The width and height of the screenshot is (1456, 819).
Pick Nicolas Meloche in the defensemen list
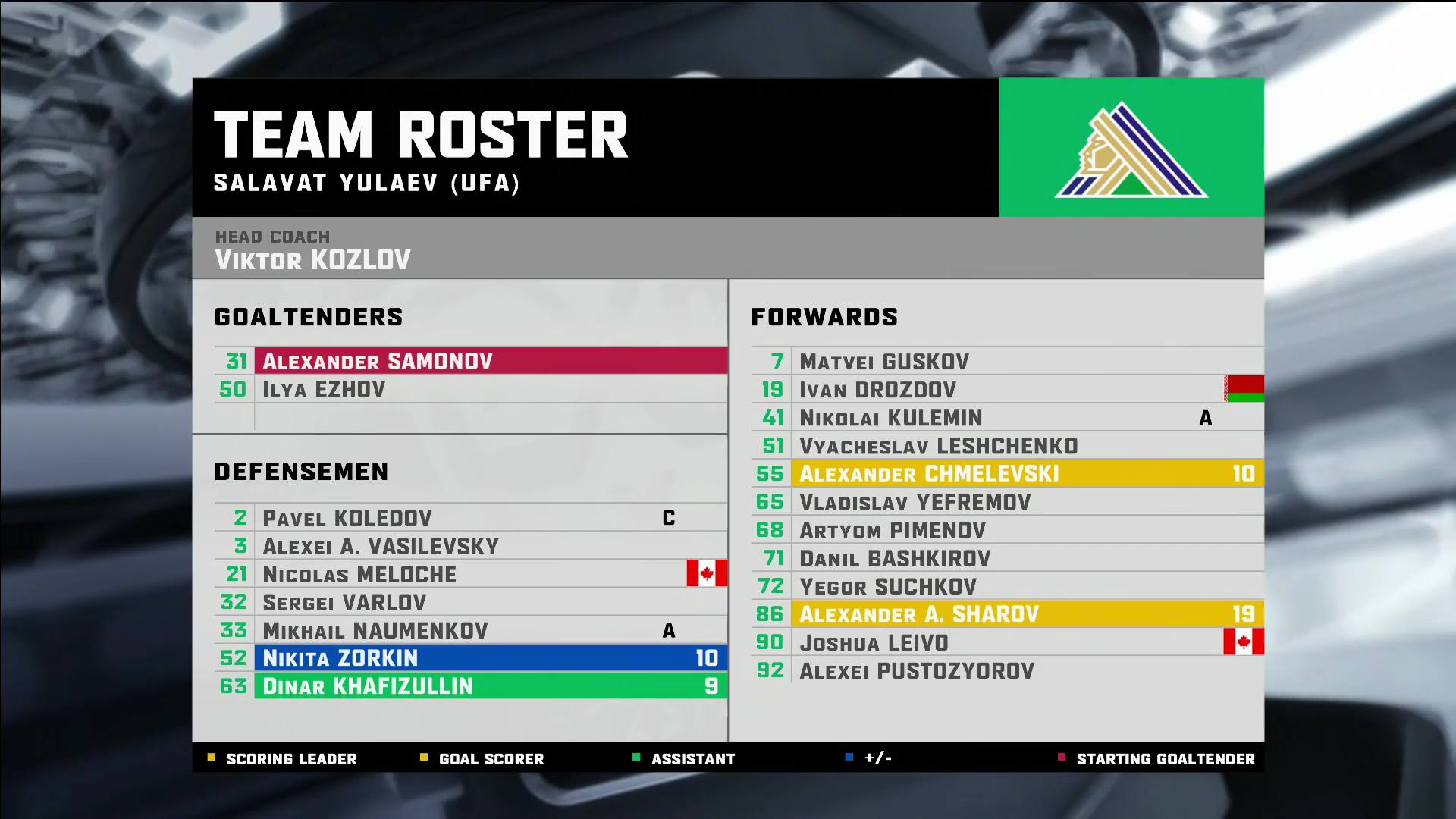pos(470,575)
